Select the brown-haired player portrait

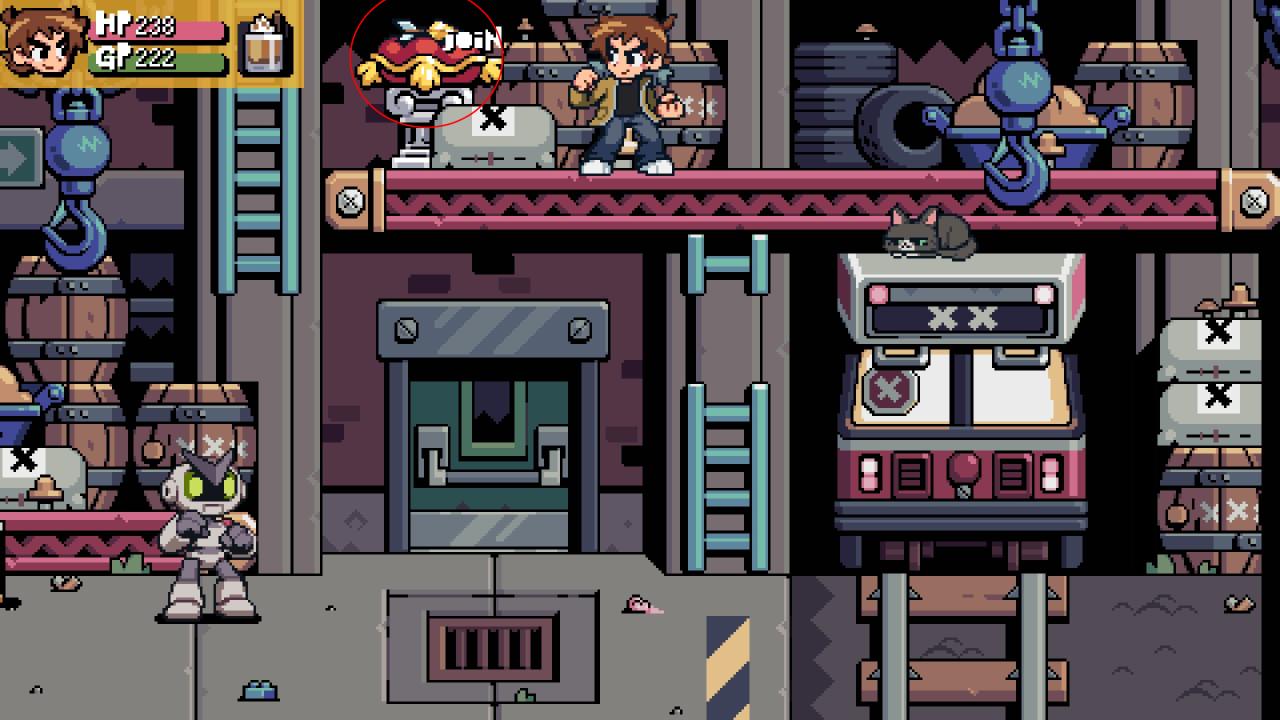coord(44,43)
